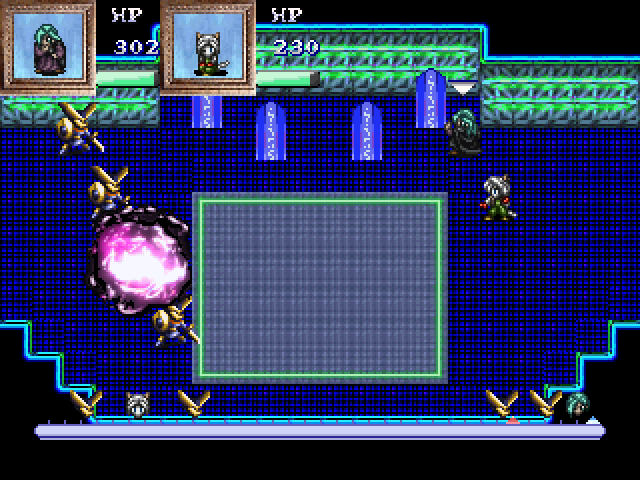Select the grey wolf character portrait

pos(207,46)
